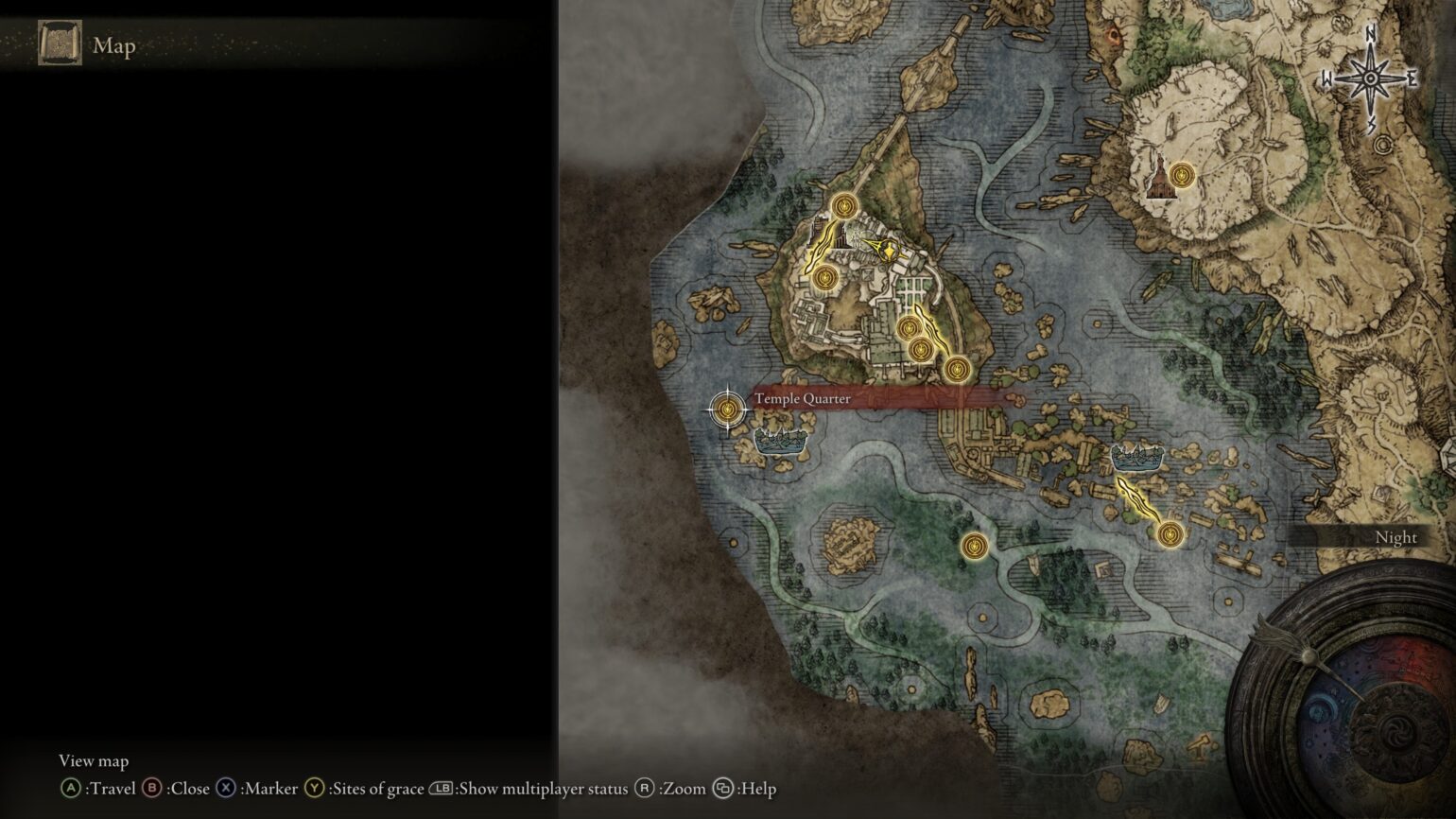Select the lone site of grace in the southern swamp
The height and width of the screenshot is (819, 1456).
[x=976, y=546]
